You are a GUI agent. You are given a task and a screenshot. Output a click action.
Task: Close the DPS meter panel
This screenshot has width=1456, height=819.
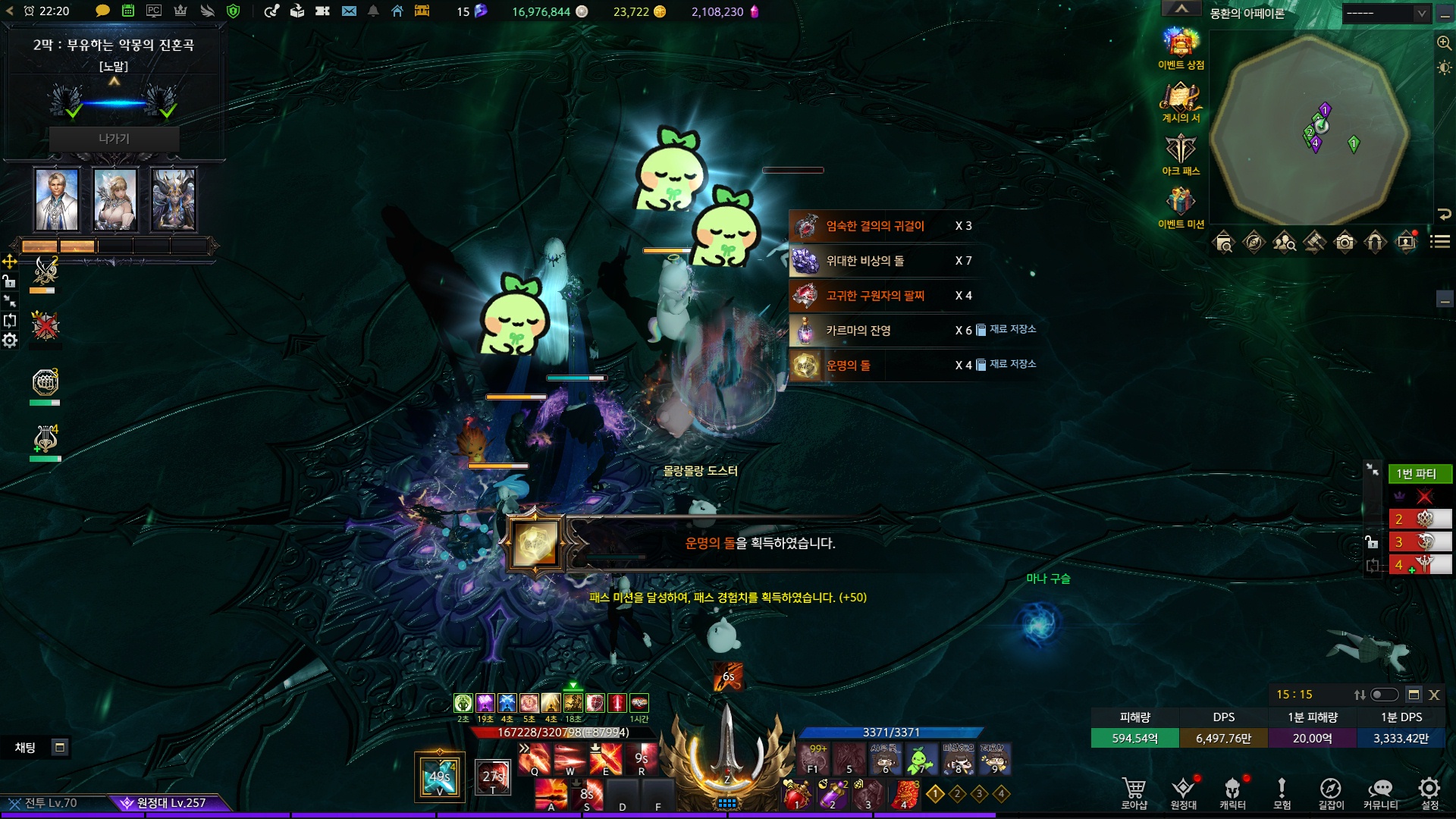click(x=1434, y=695)
